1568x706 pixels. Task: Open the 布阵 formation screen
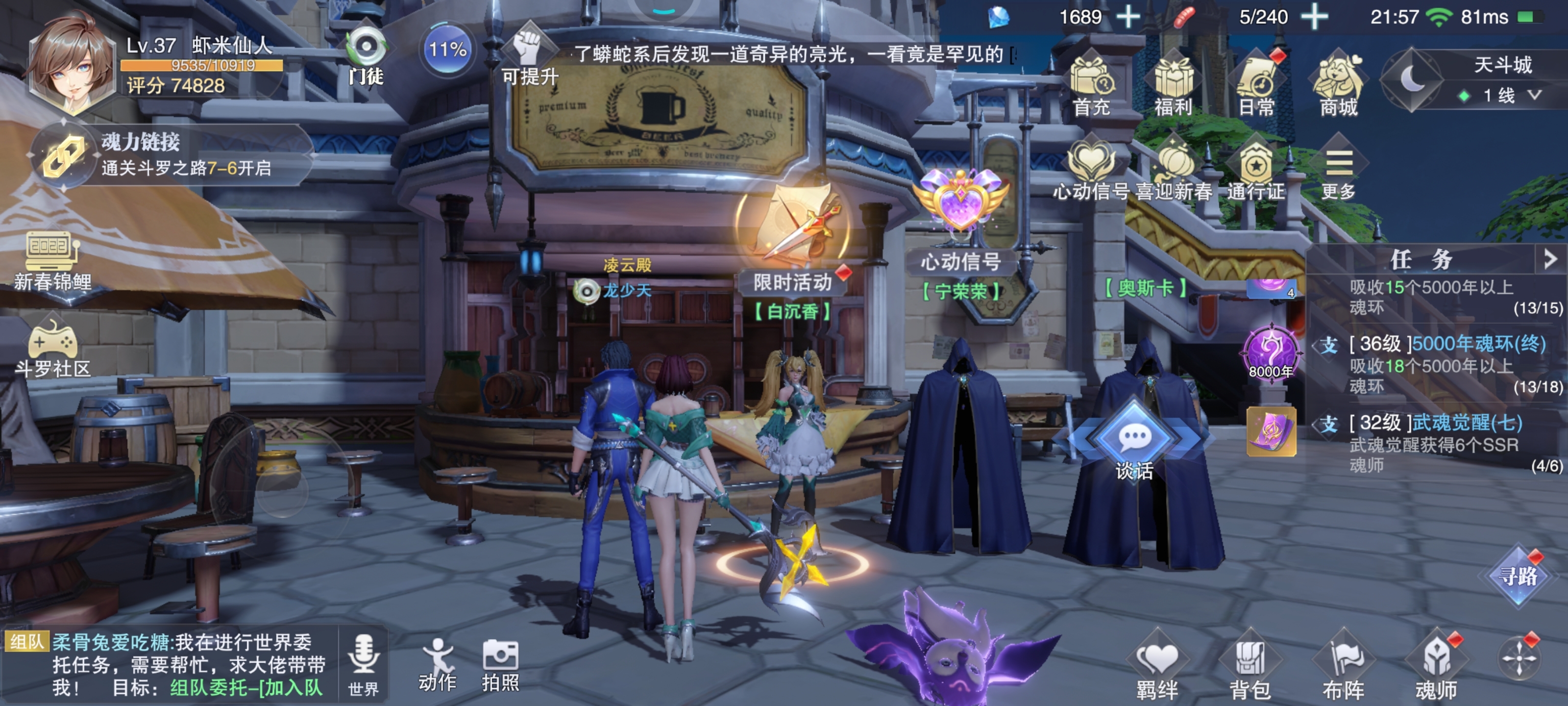(x=1344, y=667)
